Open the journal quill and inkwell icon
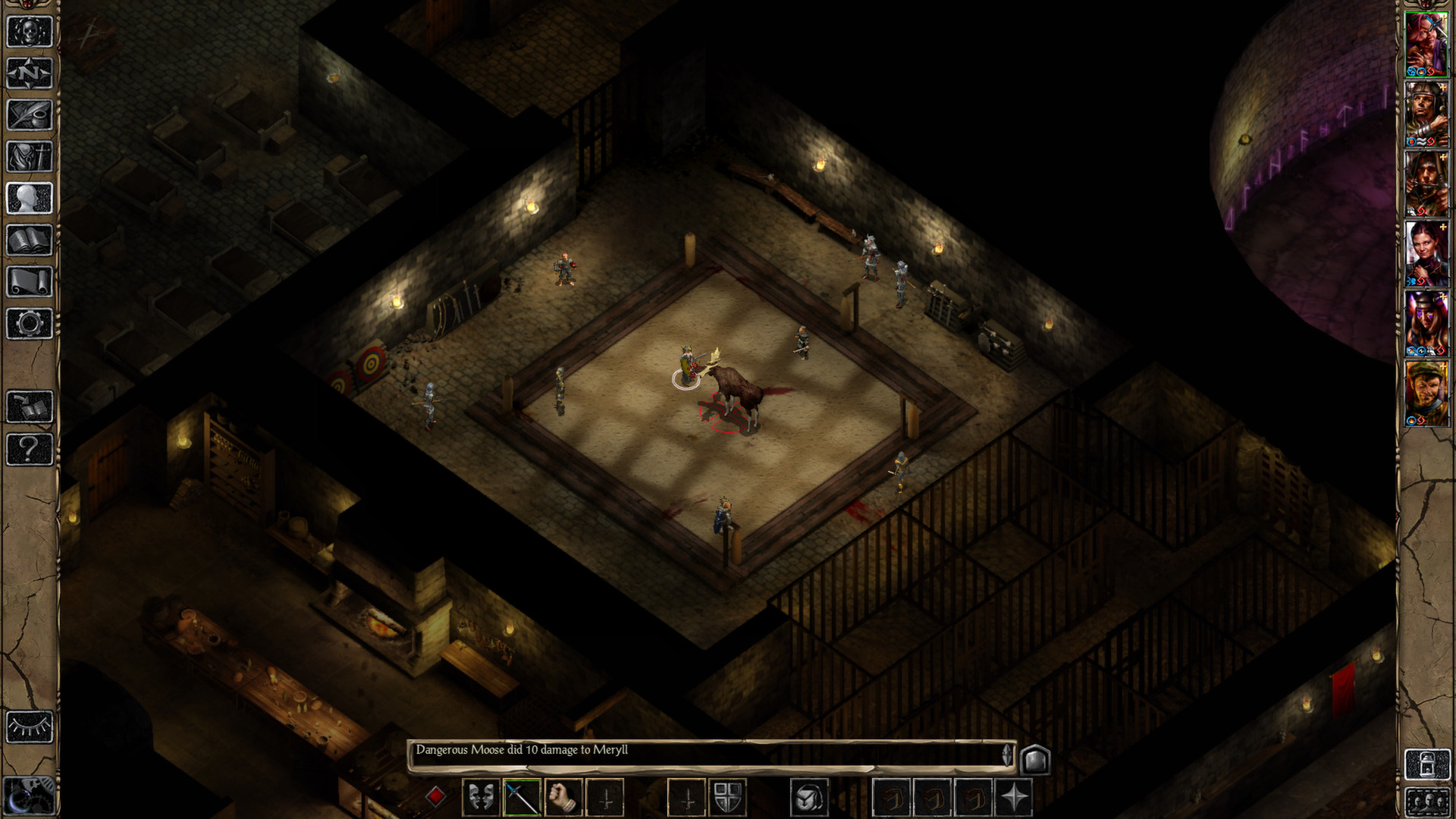Image resolution: width=1456 pixels, height=819 pixels. pos(30,115)
